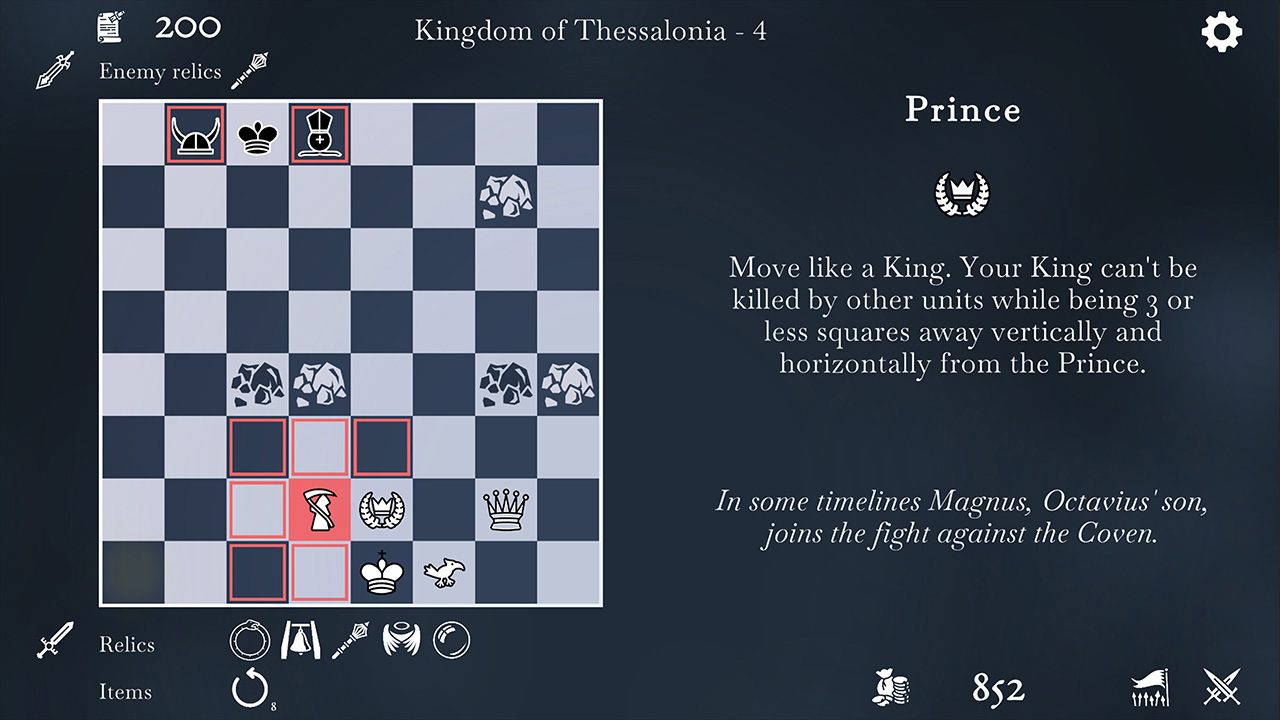
Task: Open the settings gear
Action: pos(1221,31)
